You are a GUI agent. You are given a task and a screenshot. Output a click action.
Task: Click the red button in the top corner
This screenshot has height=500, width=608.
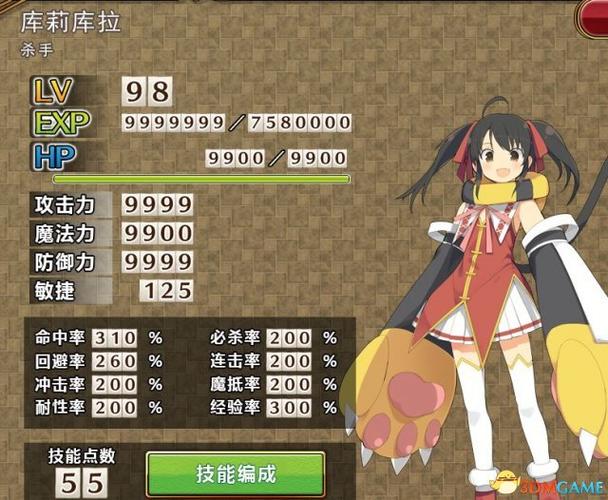(594, 16)
